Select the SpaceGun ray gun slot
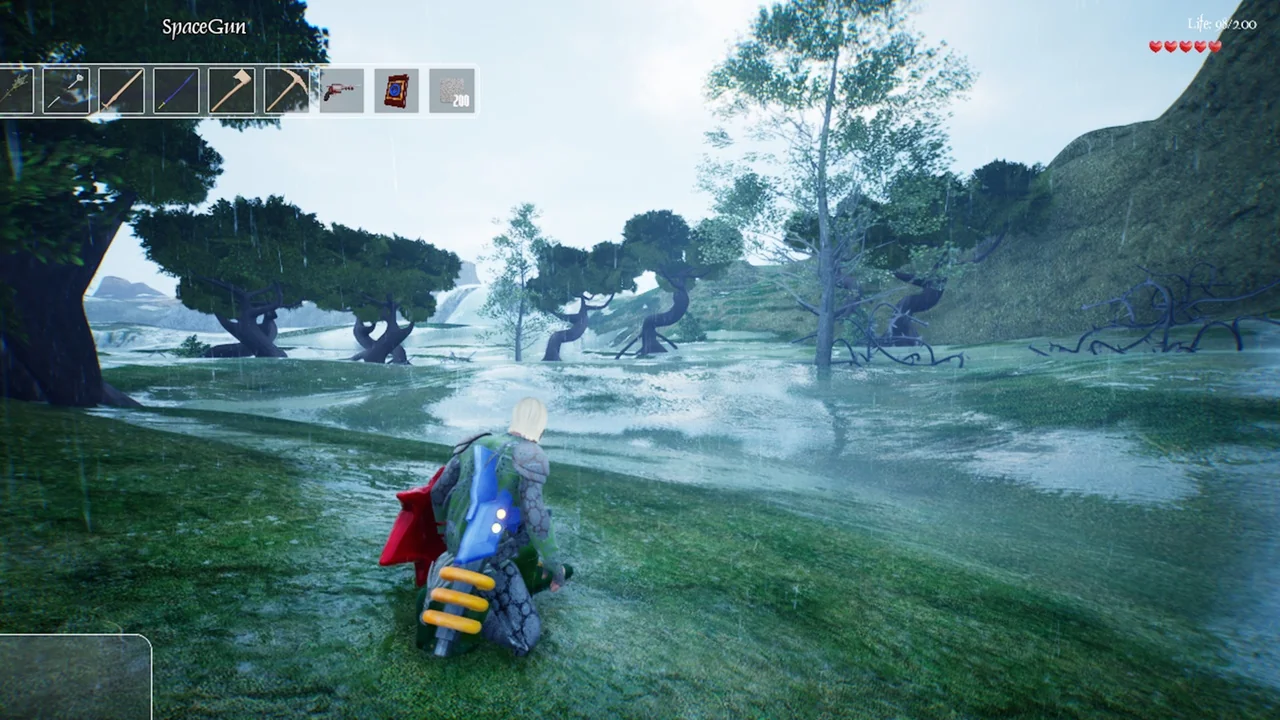The height and width of the screenshot is (720, 1280). pos(341,91)
